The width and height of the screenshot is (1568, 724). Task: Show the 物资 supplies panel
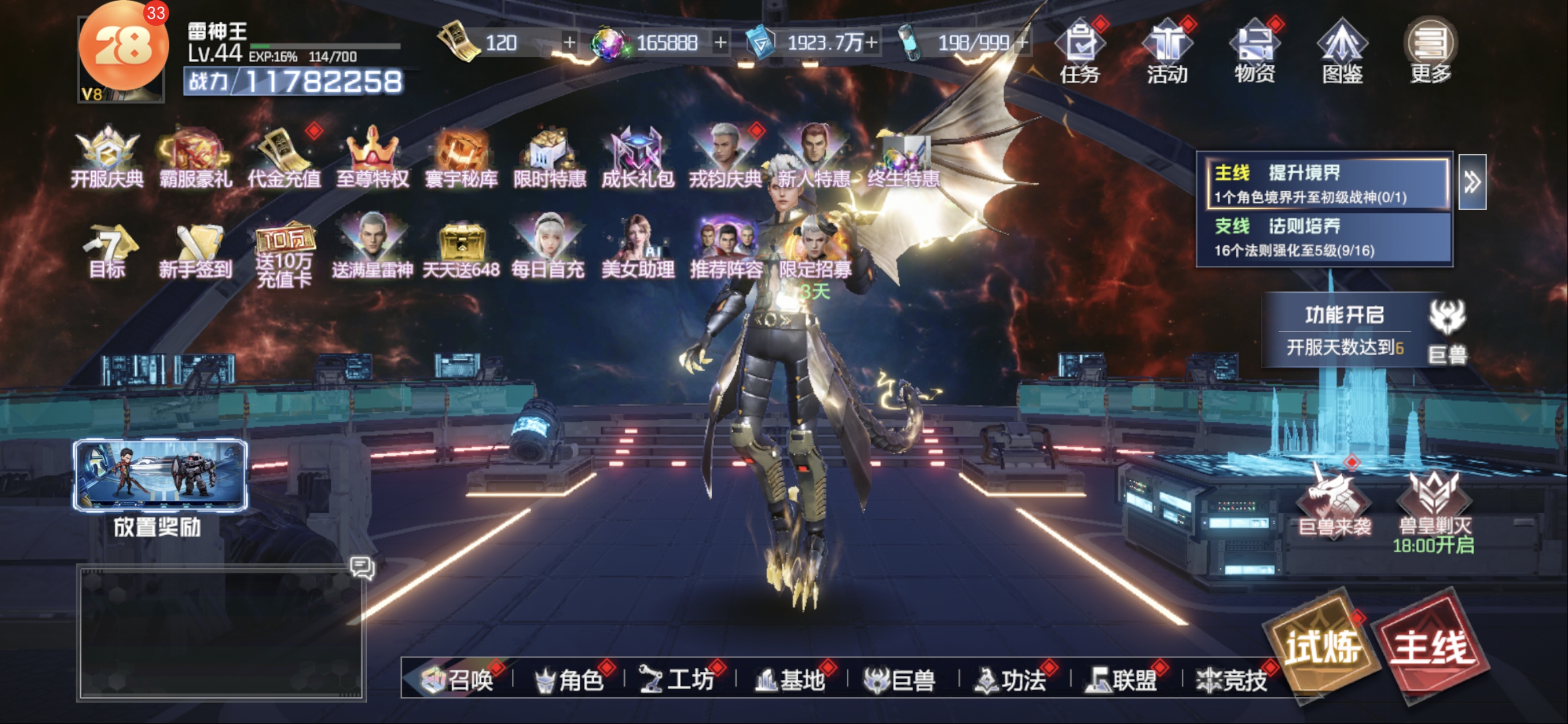click(x=1255, y=51)
